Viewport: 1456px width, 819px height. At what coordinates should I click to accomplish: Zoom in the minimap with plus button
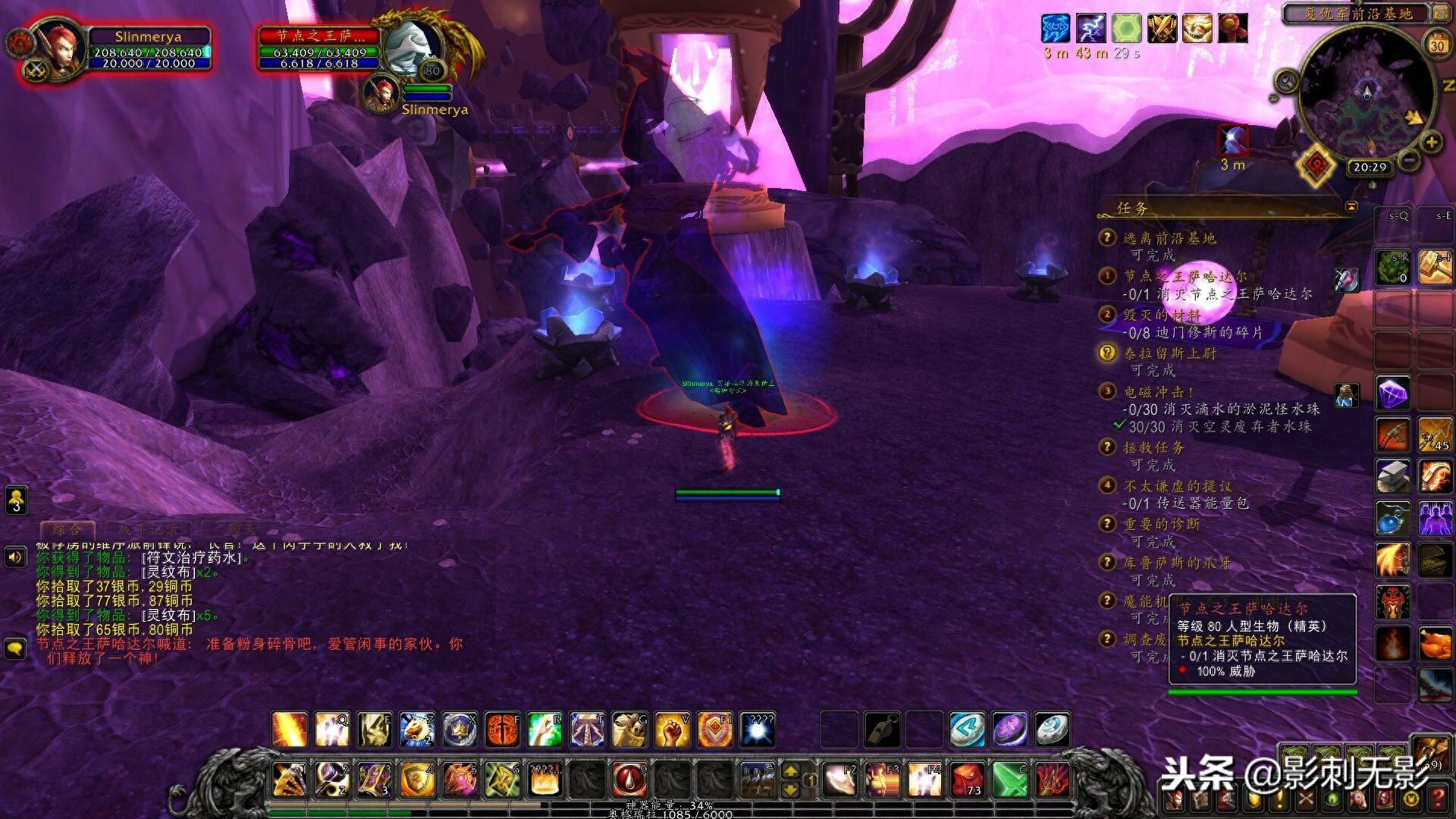click(1431, 142)
